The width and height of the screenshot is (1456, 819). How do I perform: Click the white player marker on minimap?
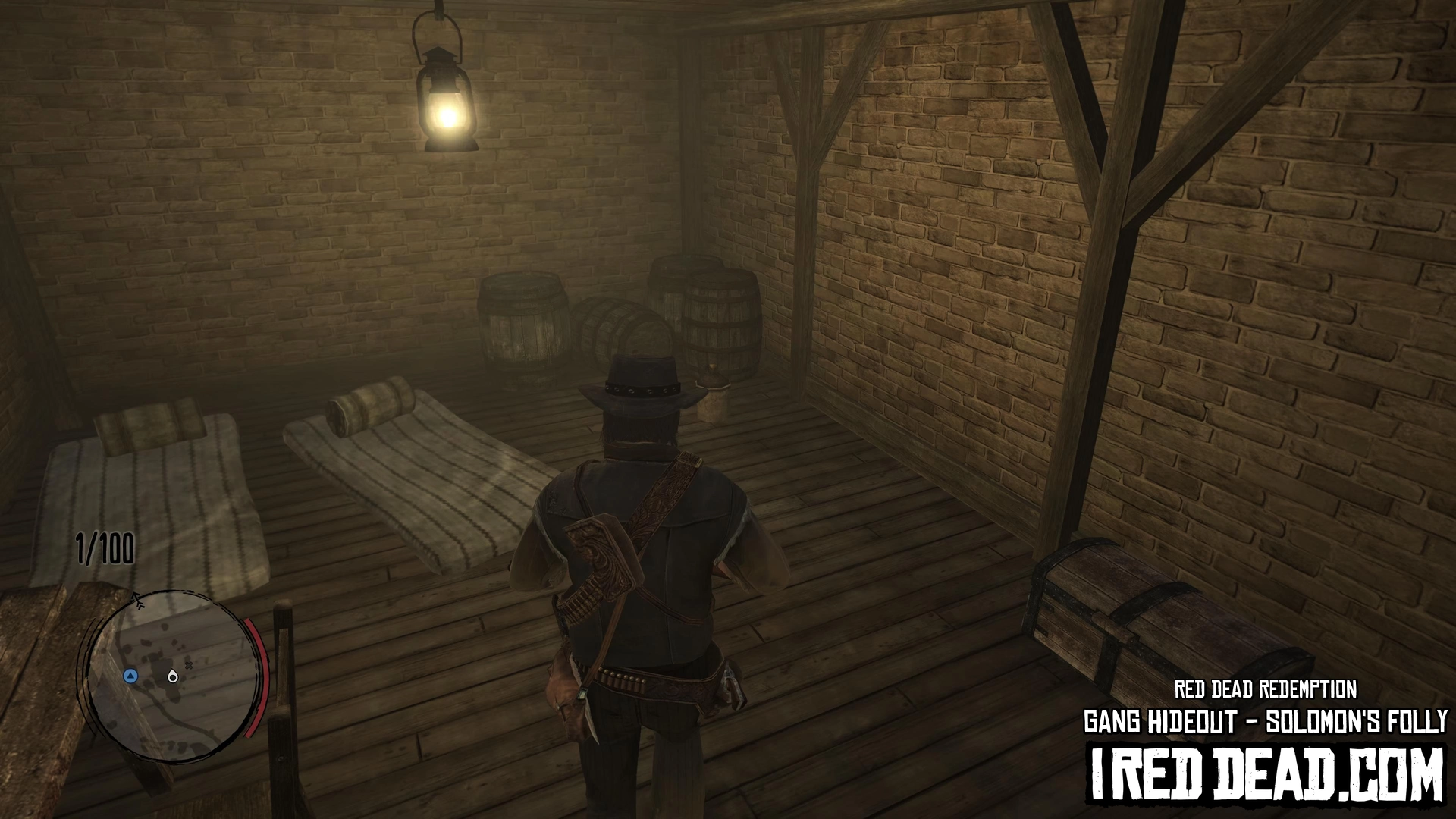(173, 676)
